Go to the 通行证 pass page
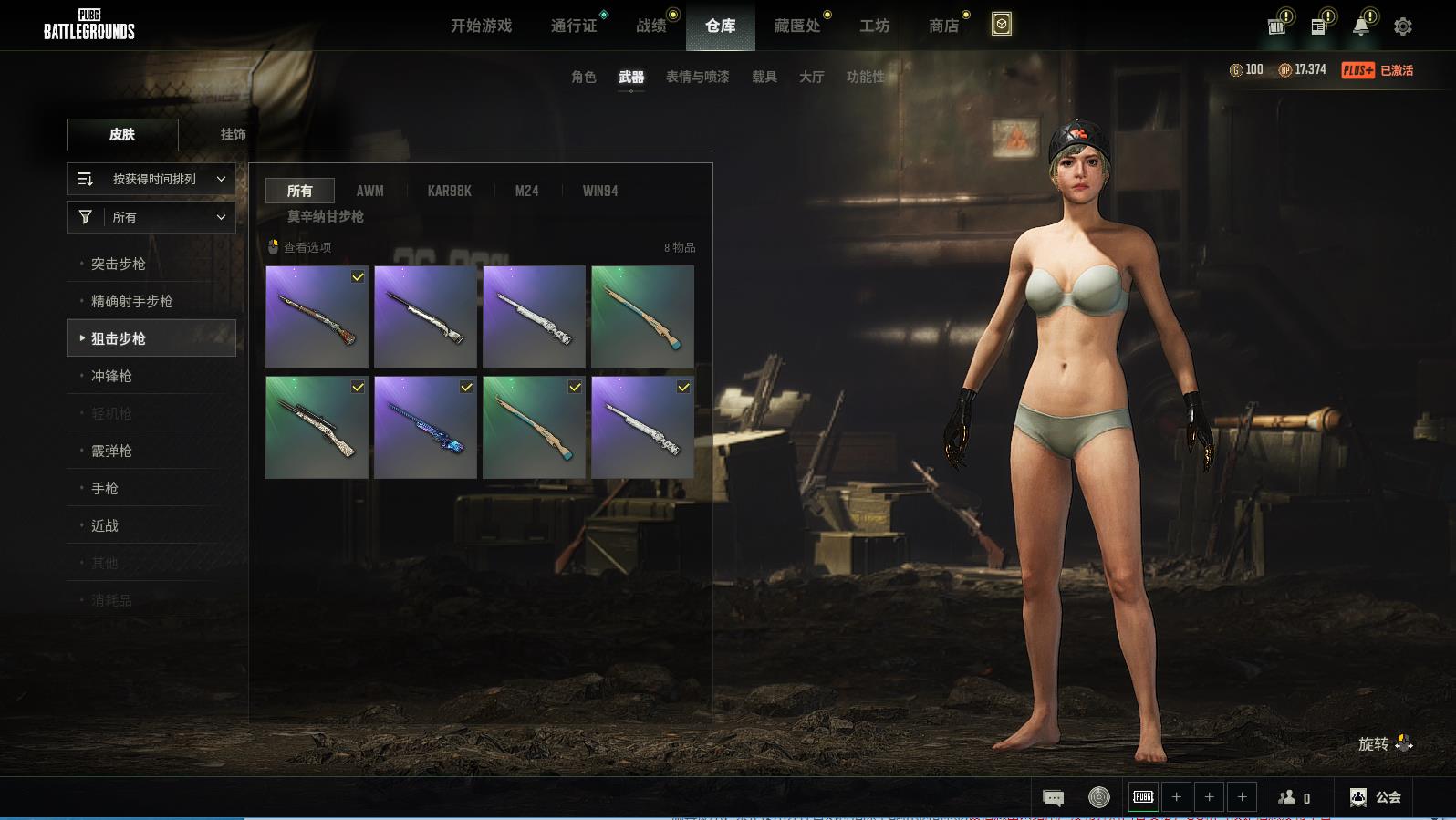This screenshot has height=820, width=1456. [x=574, y=26]
